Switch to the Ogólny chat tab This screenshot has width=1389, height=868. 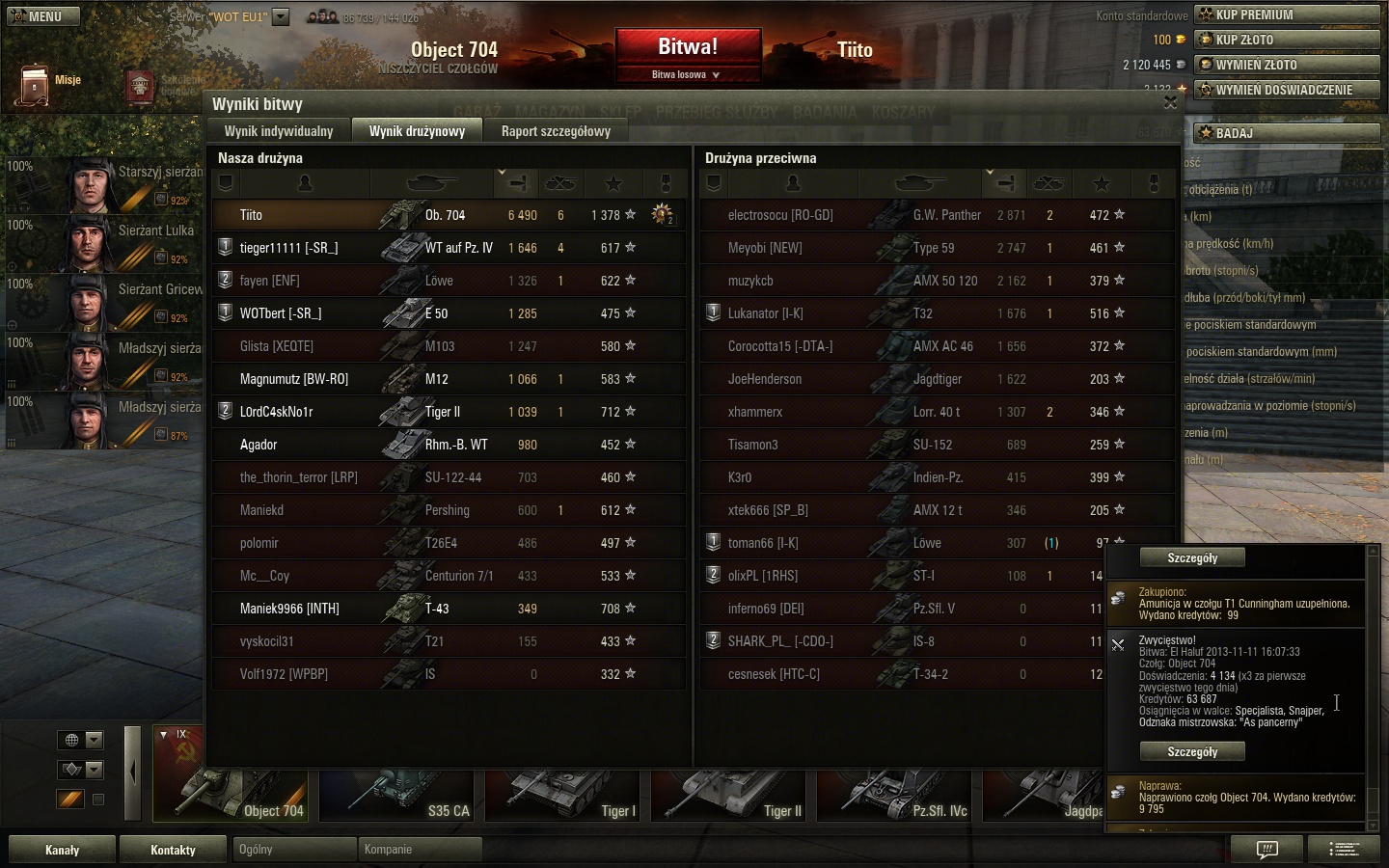[x=293, y=850]
